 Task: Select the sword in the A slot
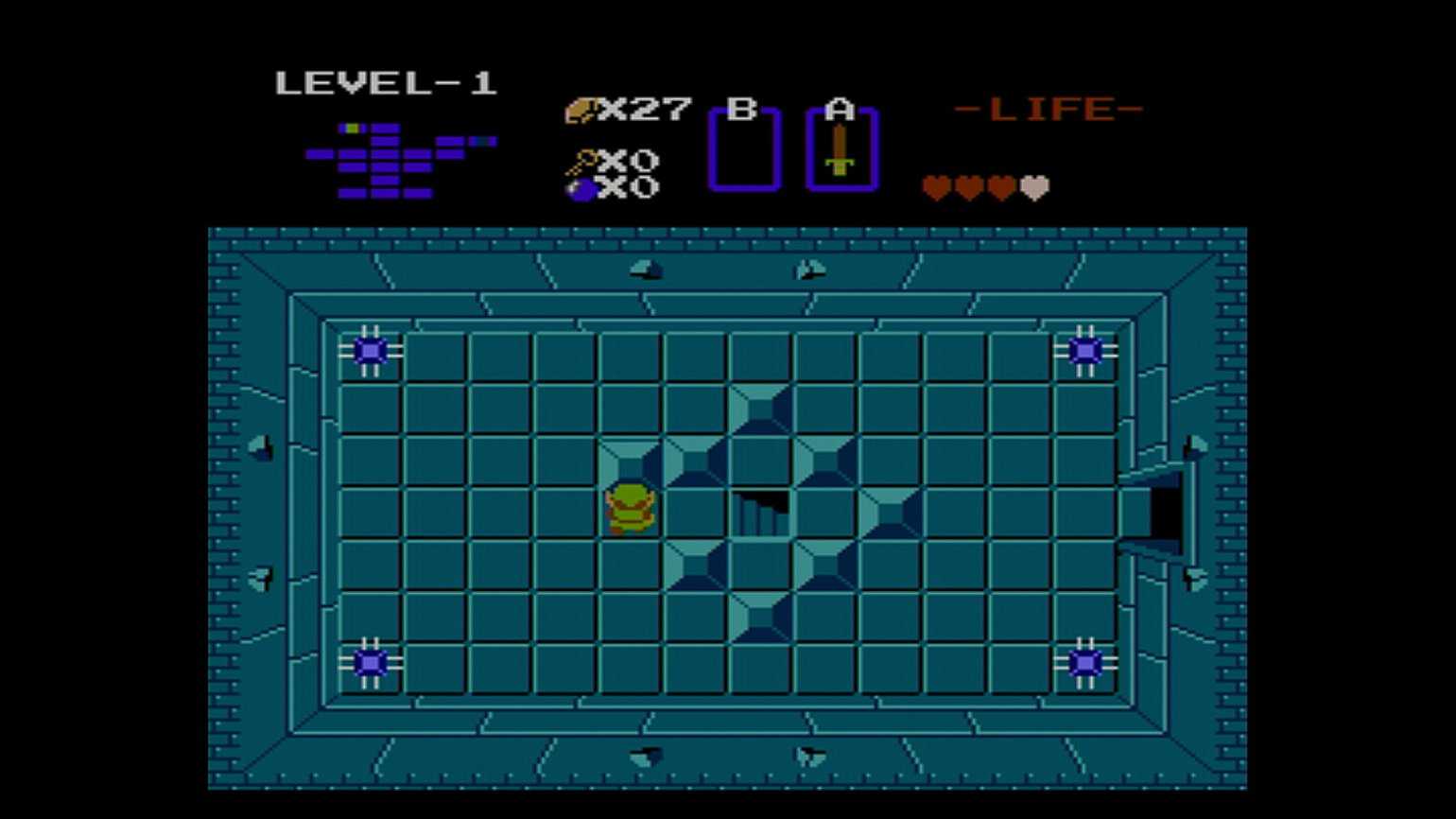point(841,151)
